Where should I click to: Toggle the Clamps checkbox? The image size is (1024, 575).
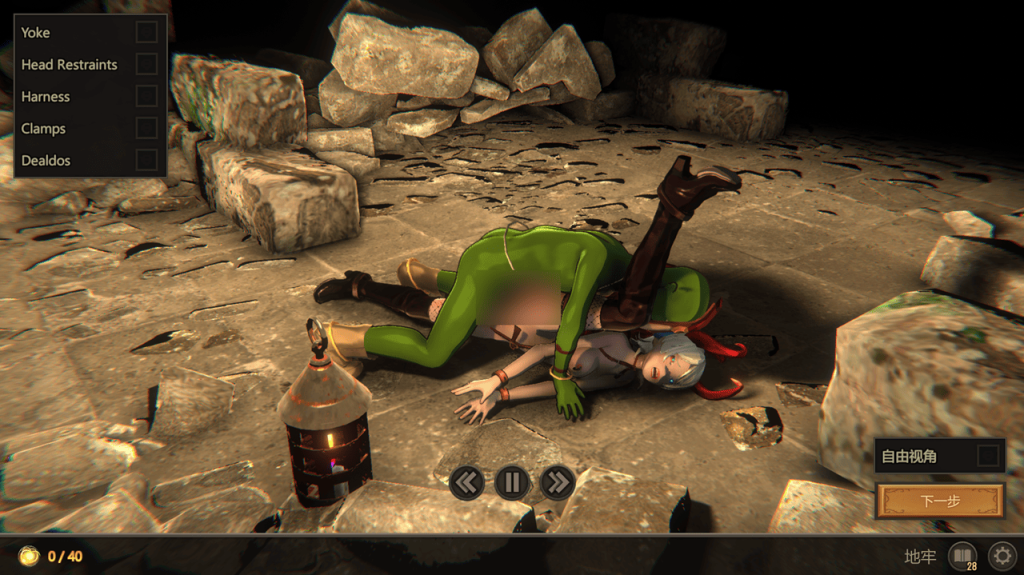click(x=147, y=128)
